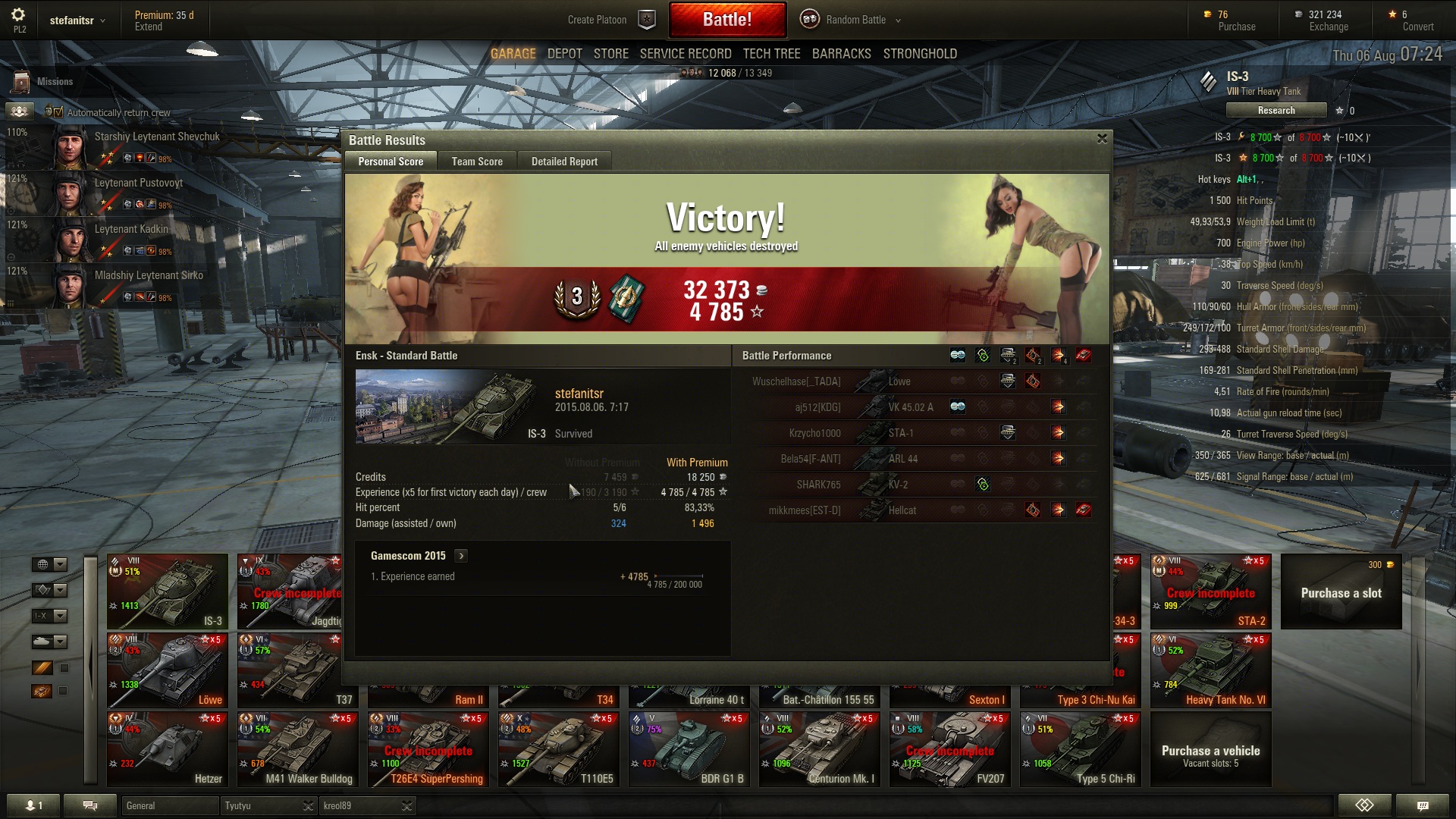The height and width of the screenshot is (819, 1456).
Task: Select the Löwe tank in carousel
Action: (x=168, y=670)
